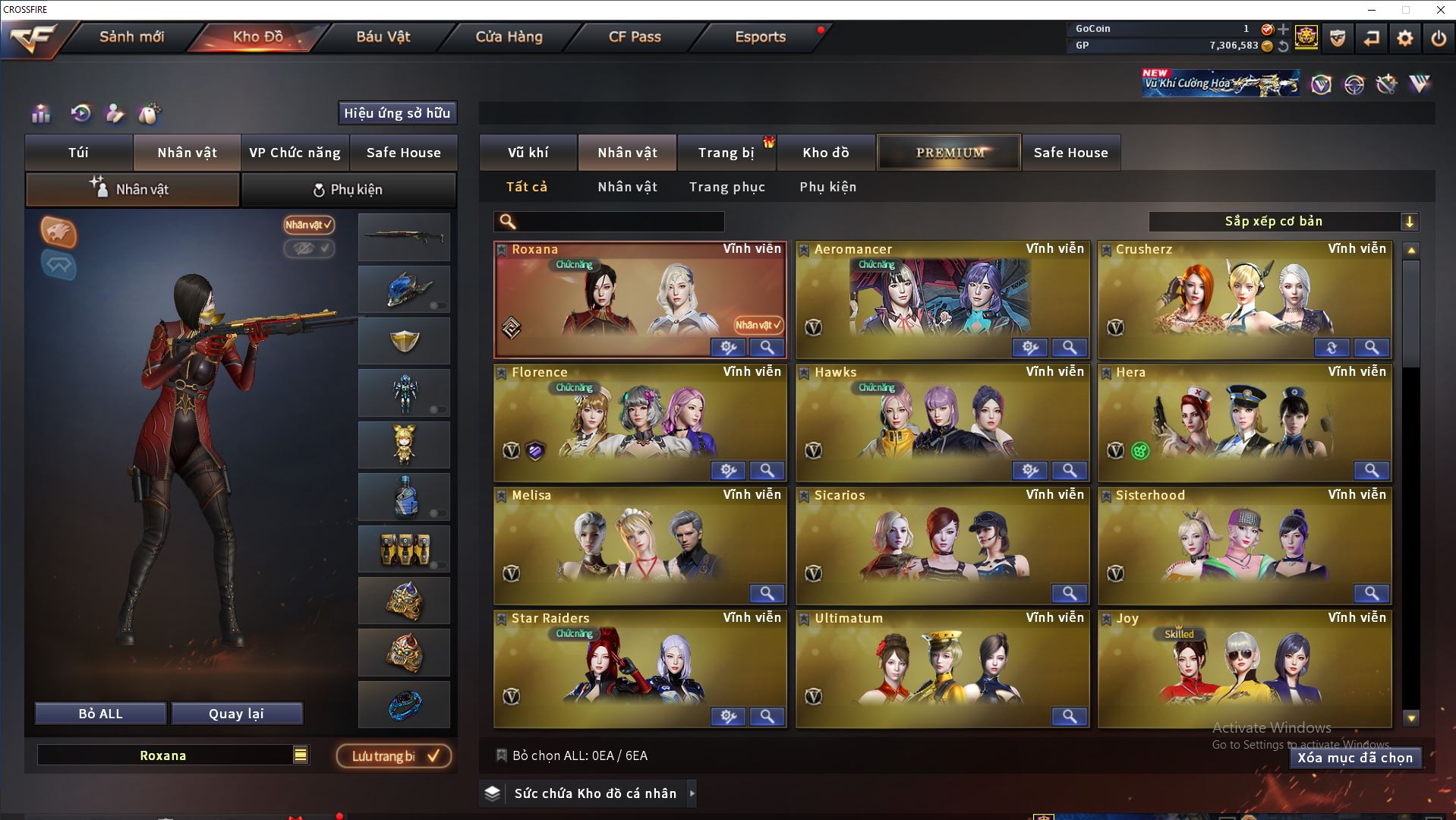
Task: Click the Quay lại button
Action: click(236, 714)
